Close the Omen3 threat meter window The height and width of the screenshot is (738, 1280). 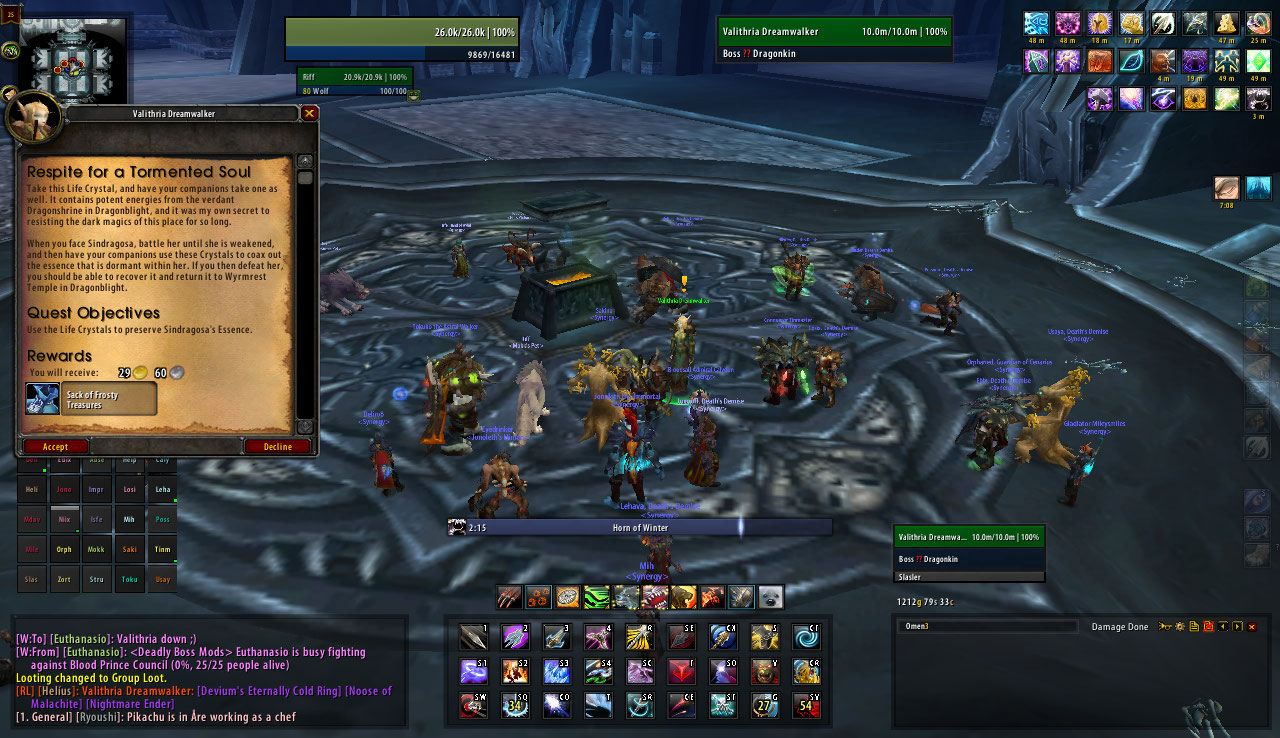tap(1251, 627)
